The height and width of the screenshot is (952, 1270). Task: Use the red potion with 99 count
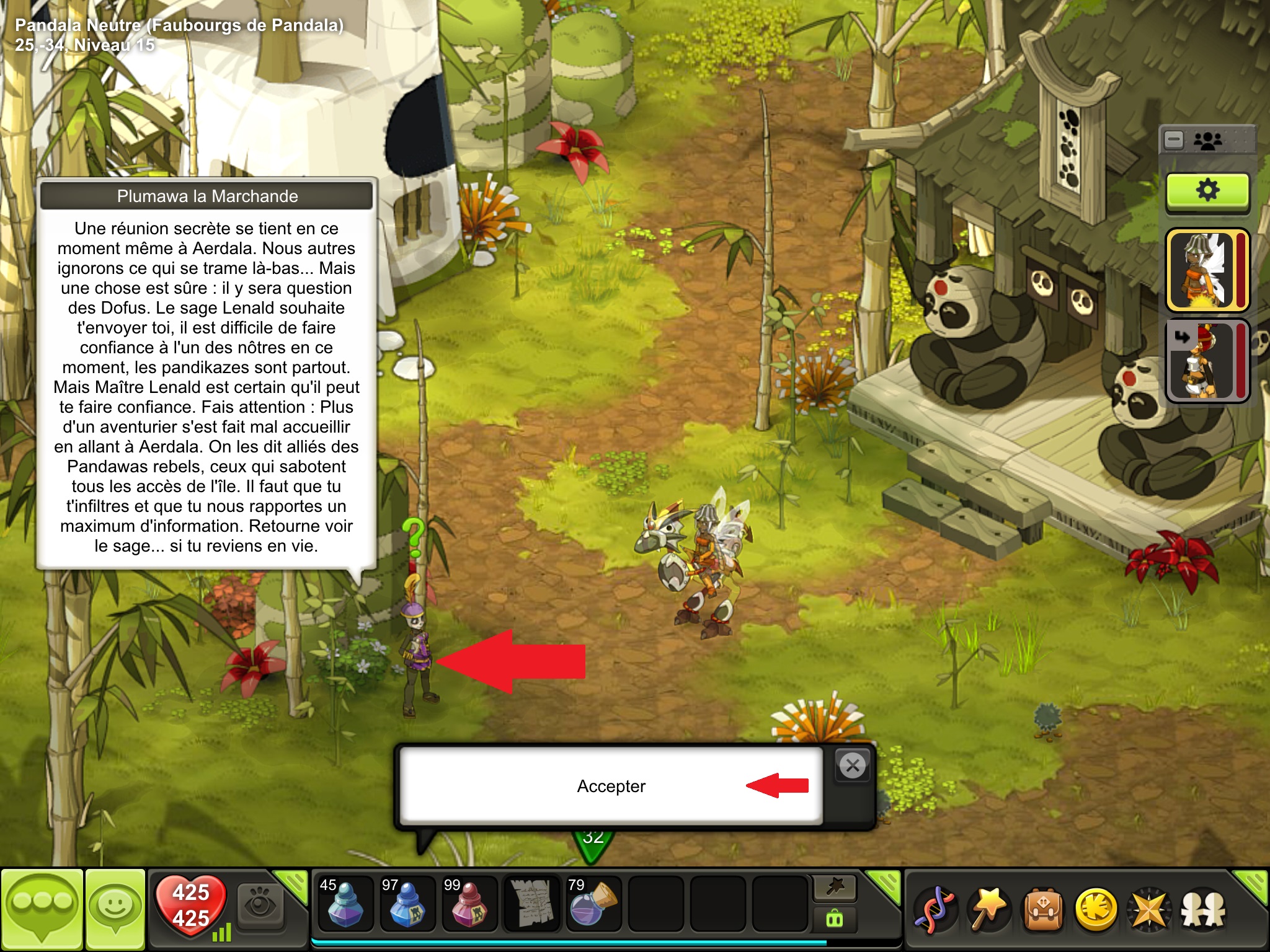[x=469, y=902]
